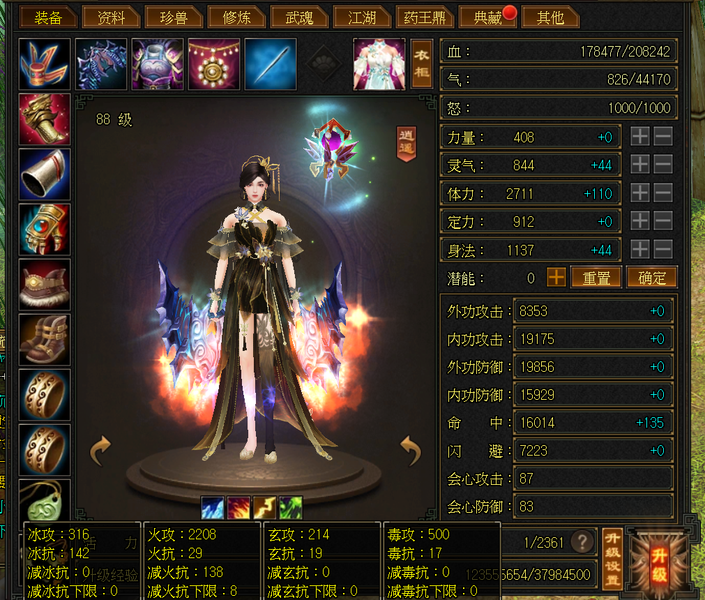Open the 江湖 tab
This screenshot has width=705, height=600.
pyautogui.click(x=362, y=17)
